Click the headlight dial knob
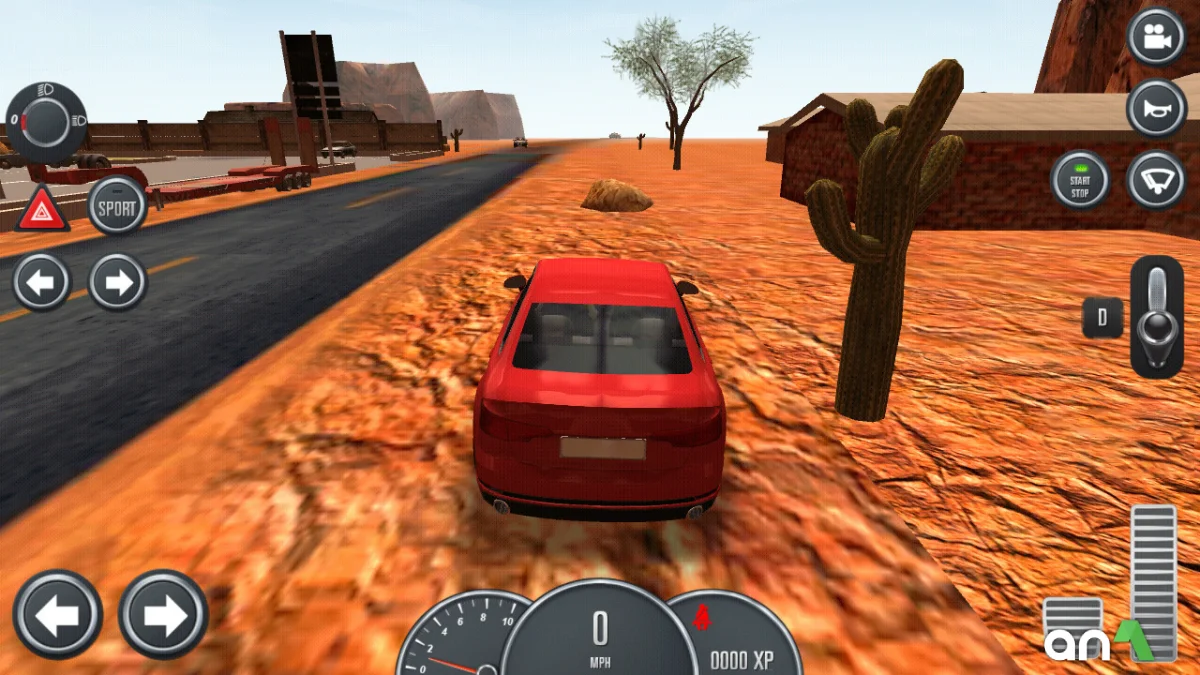Image resolution: width=1200 pixels, height=675 pixels. point(45,123)
